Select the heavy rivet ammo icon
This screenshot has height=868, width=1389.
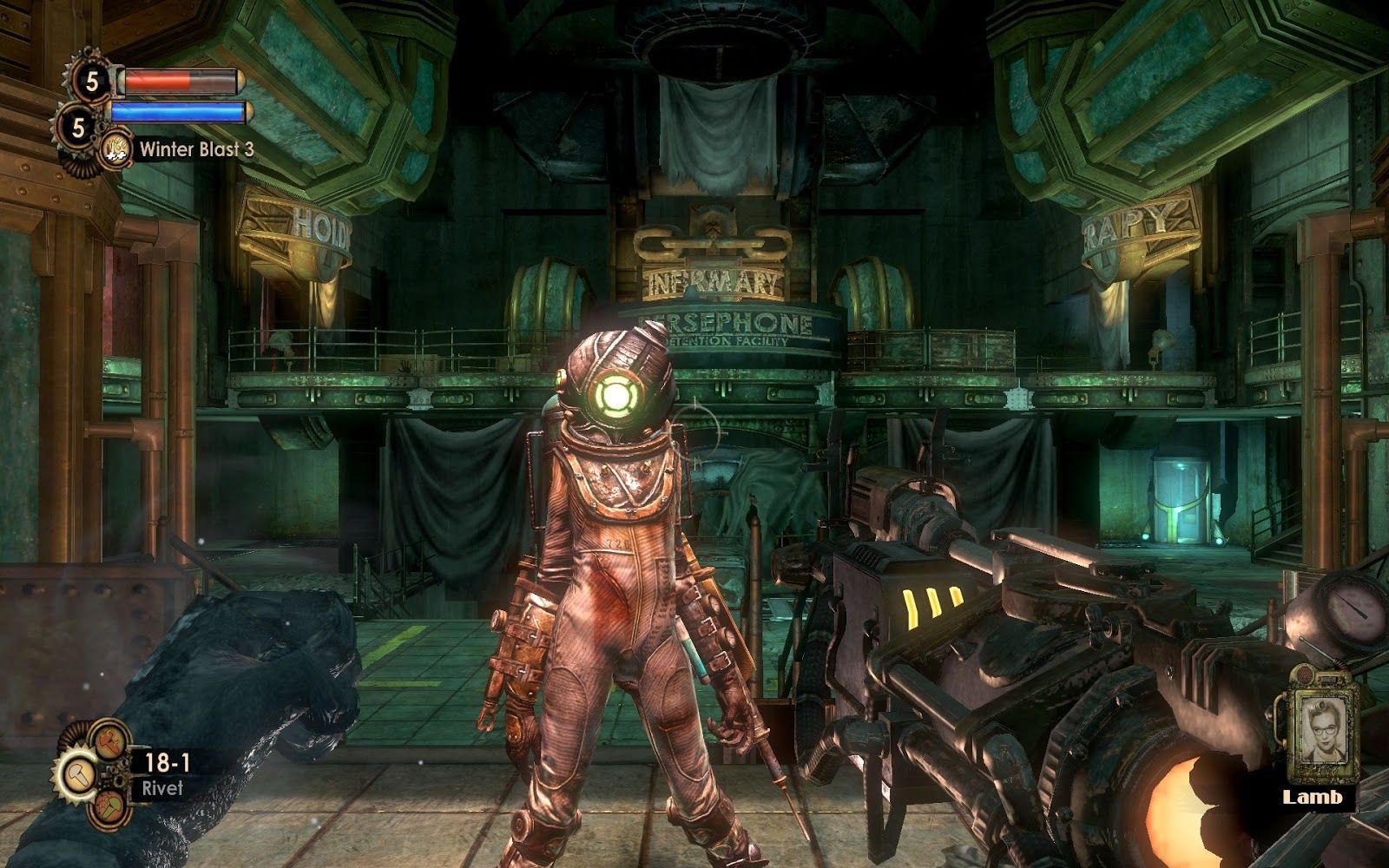pyautogui.click(x=109, y=740)
